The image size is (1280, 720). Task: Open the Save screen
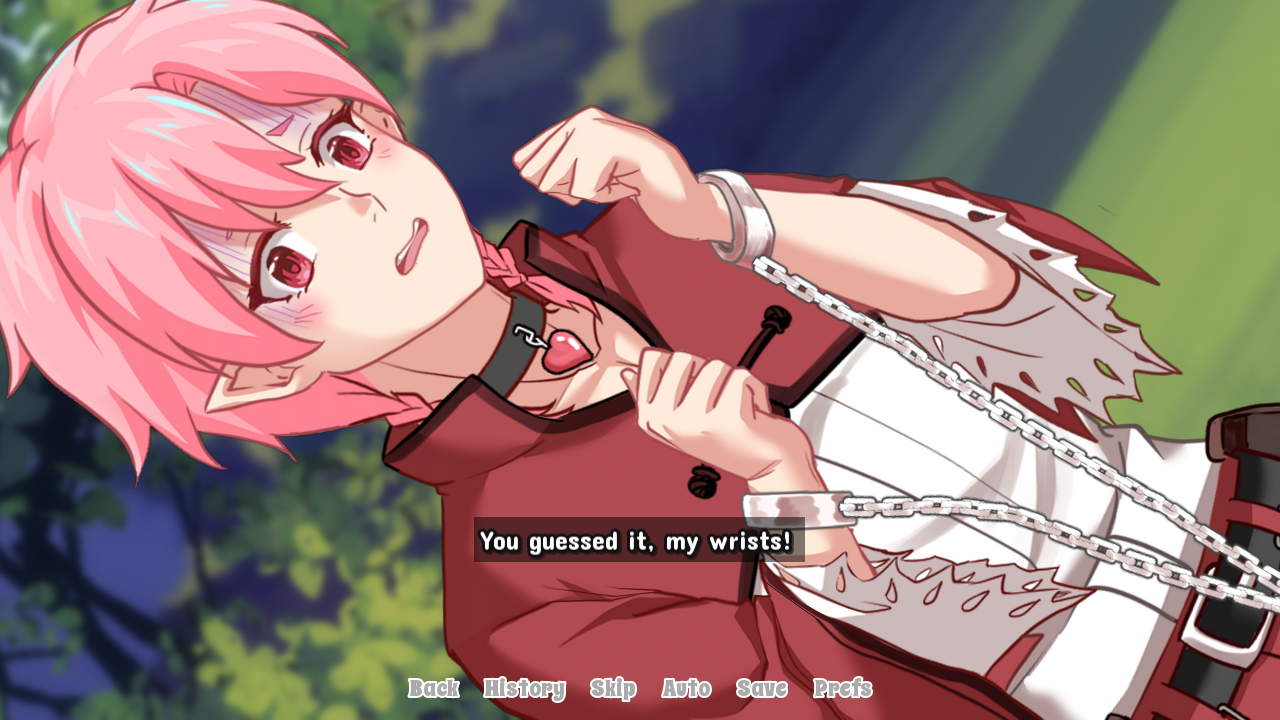[x=761, y=689]
